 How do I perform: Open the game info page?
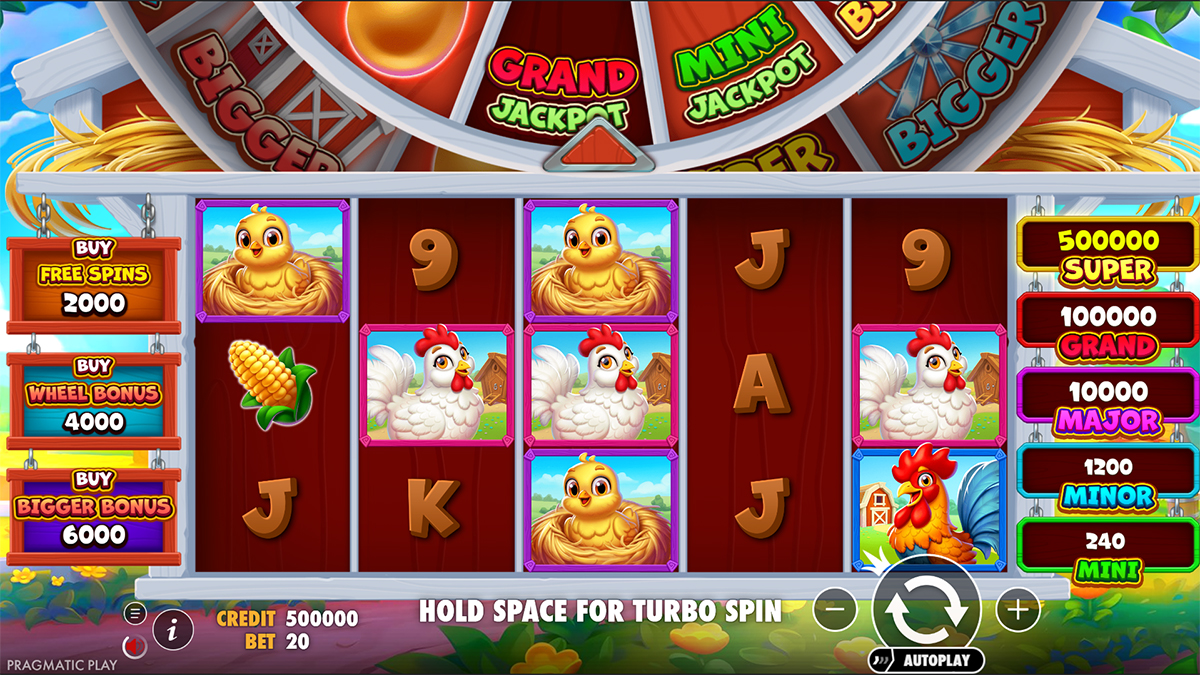pos(173,628)
